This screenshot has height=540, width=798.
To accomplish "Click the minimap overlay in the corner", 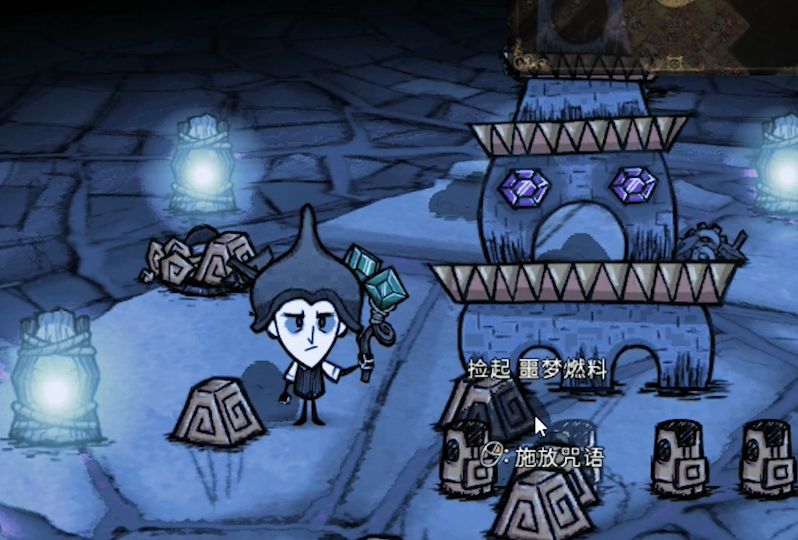I will 655,34.
